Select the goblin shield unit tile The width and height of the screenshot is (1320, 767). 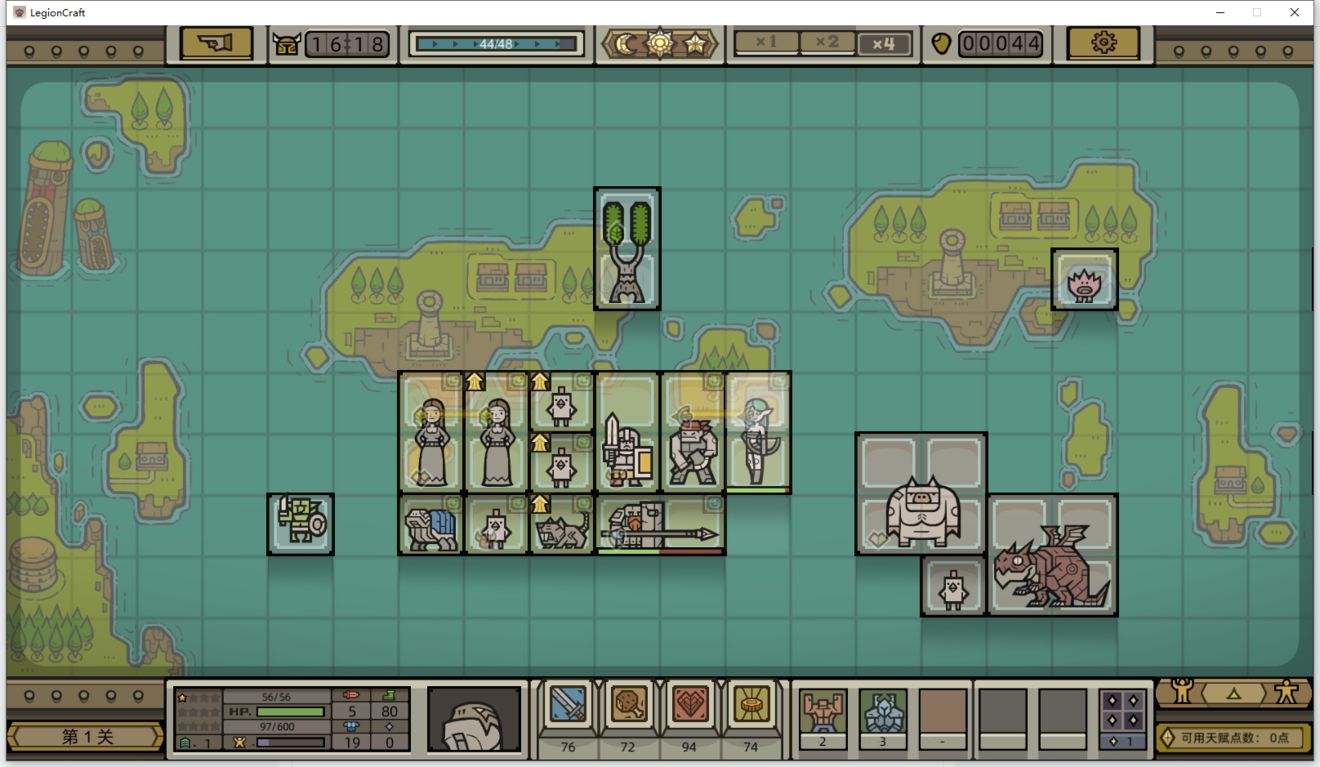300,523
